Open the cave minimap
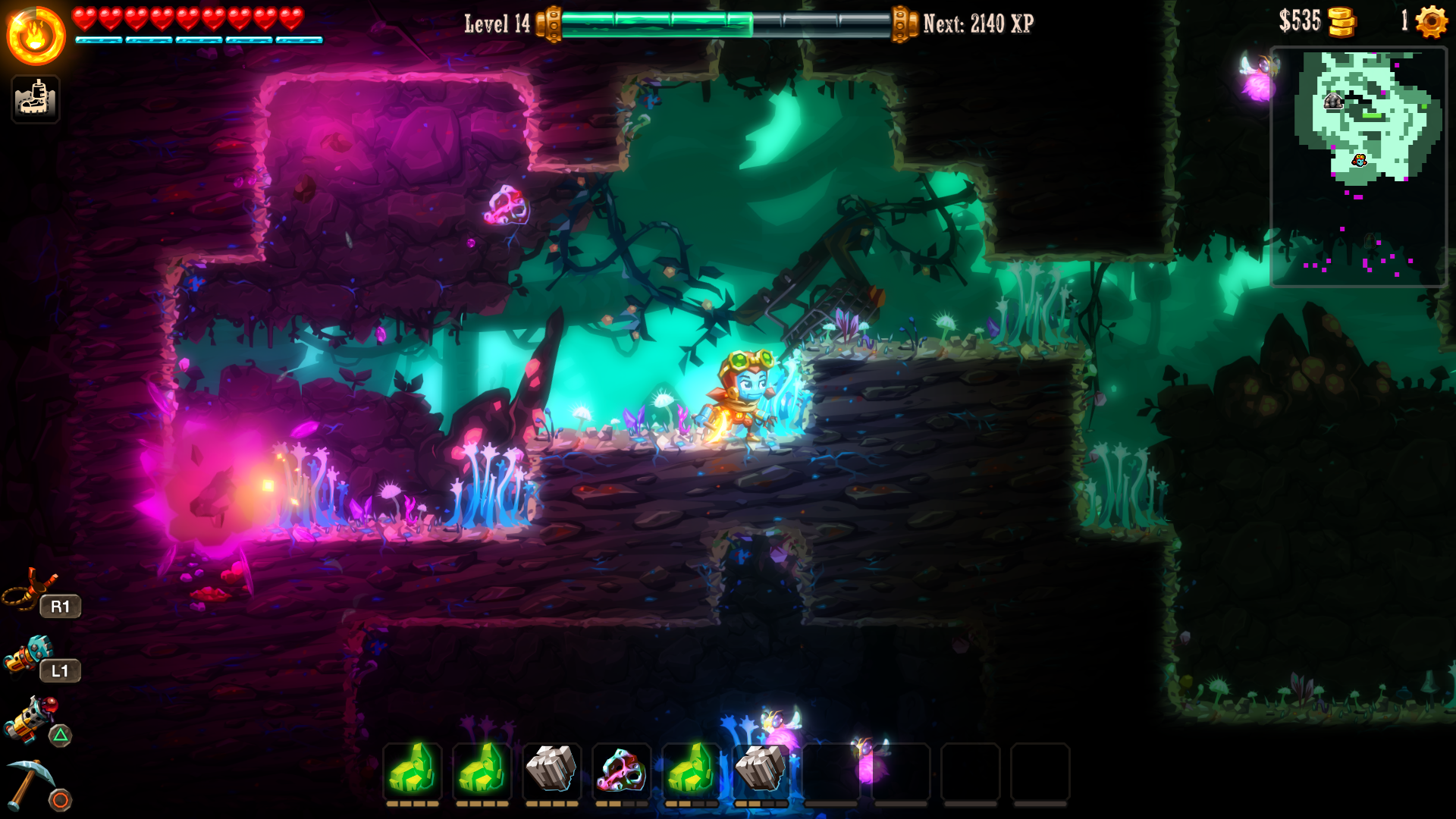Image resolution: width=1456 pixels, height=819 pixels. click(1358, 167)
